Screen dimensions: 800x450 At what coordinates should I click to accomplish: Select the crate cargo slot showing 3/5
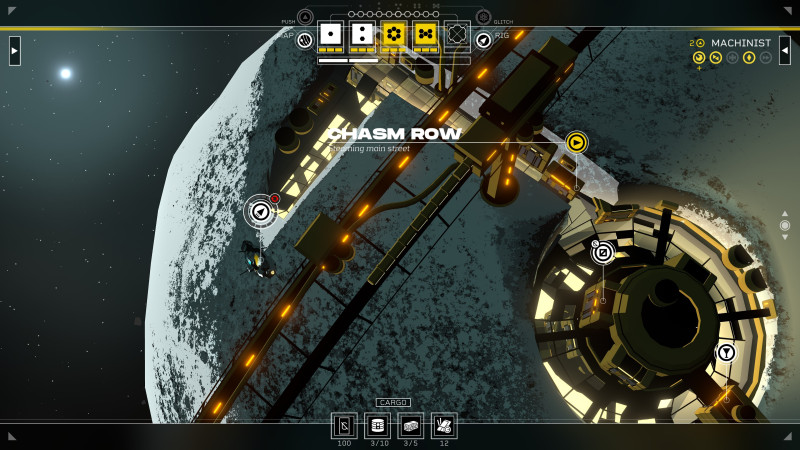click(x=411, y=425)
